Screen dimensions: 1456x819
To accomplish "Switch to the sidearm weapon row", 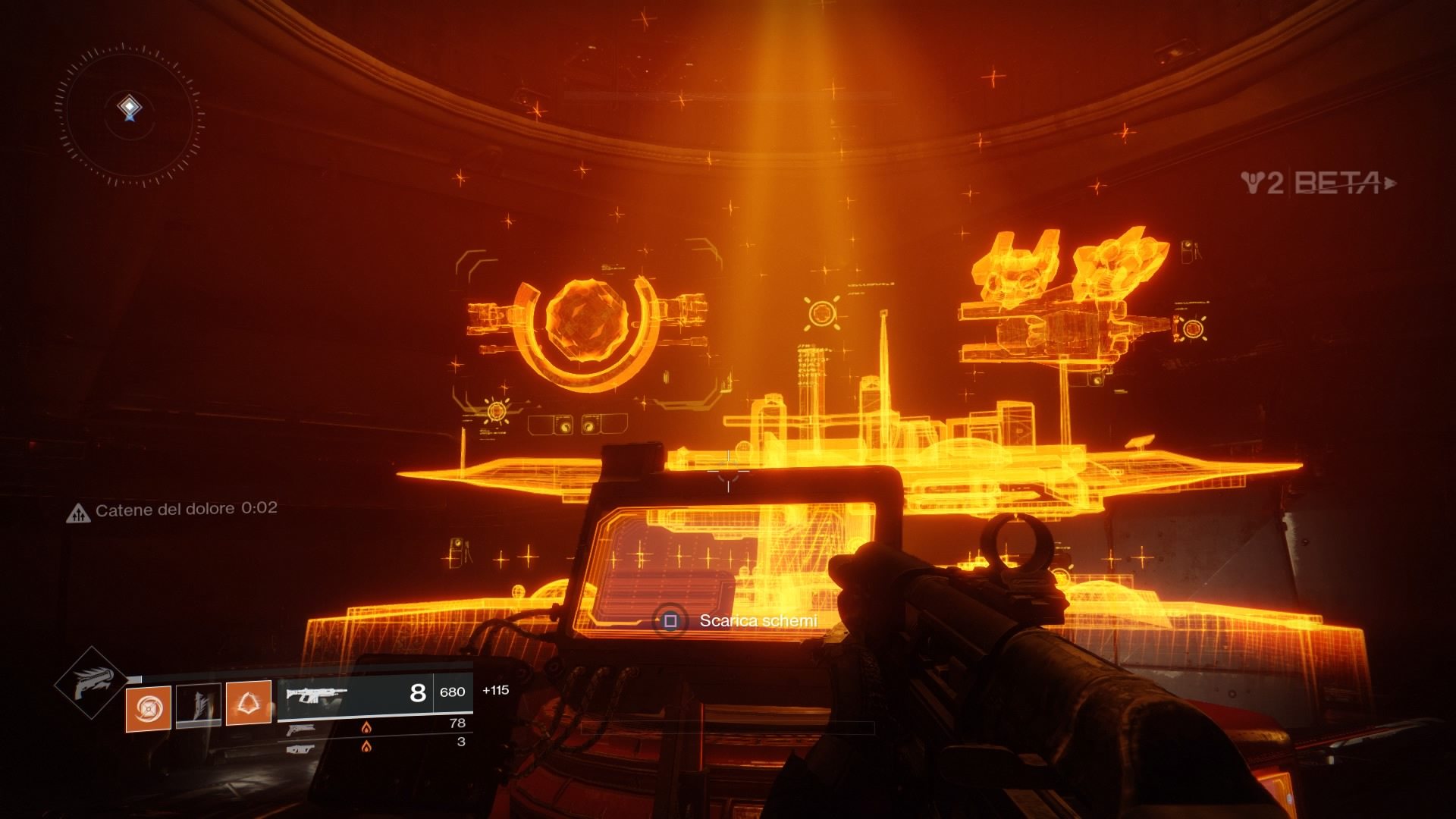I will [x=375, y=728].
